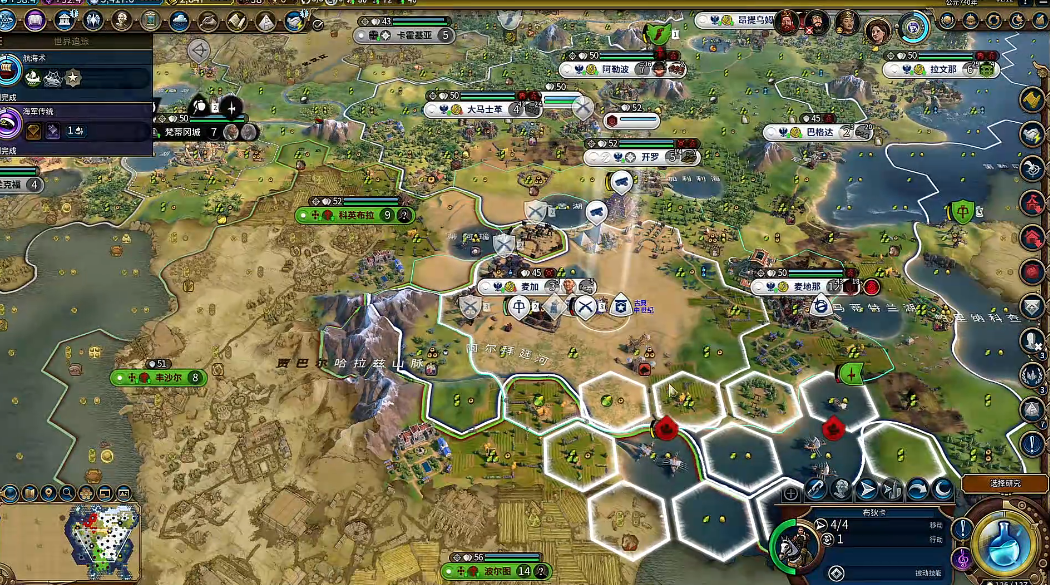Click the 选择研究 choose research button
This screenshot has width=1050, height=585.
[x=1005, y=484]
